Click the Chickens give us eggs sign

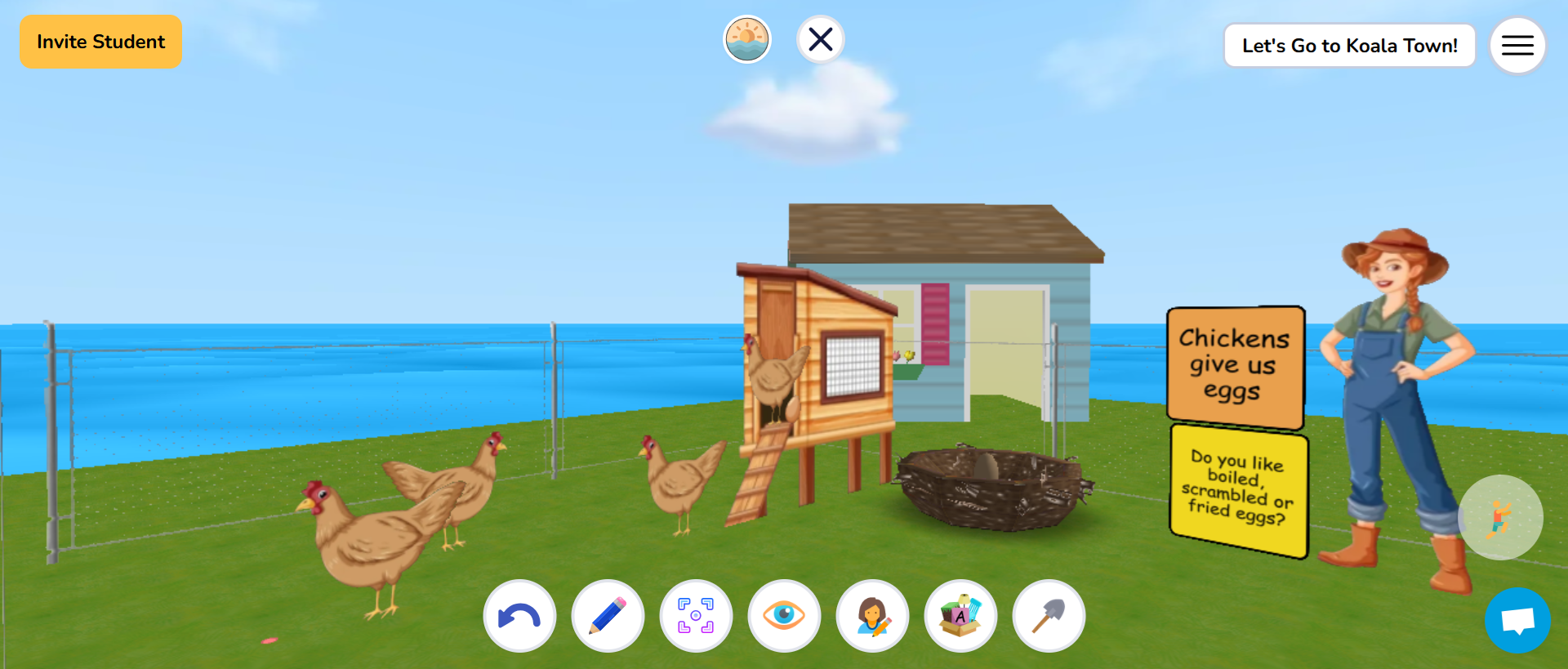[1235, 366]
